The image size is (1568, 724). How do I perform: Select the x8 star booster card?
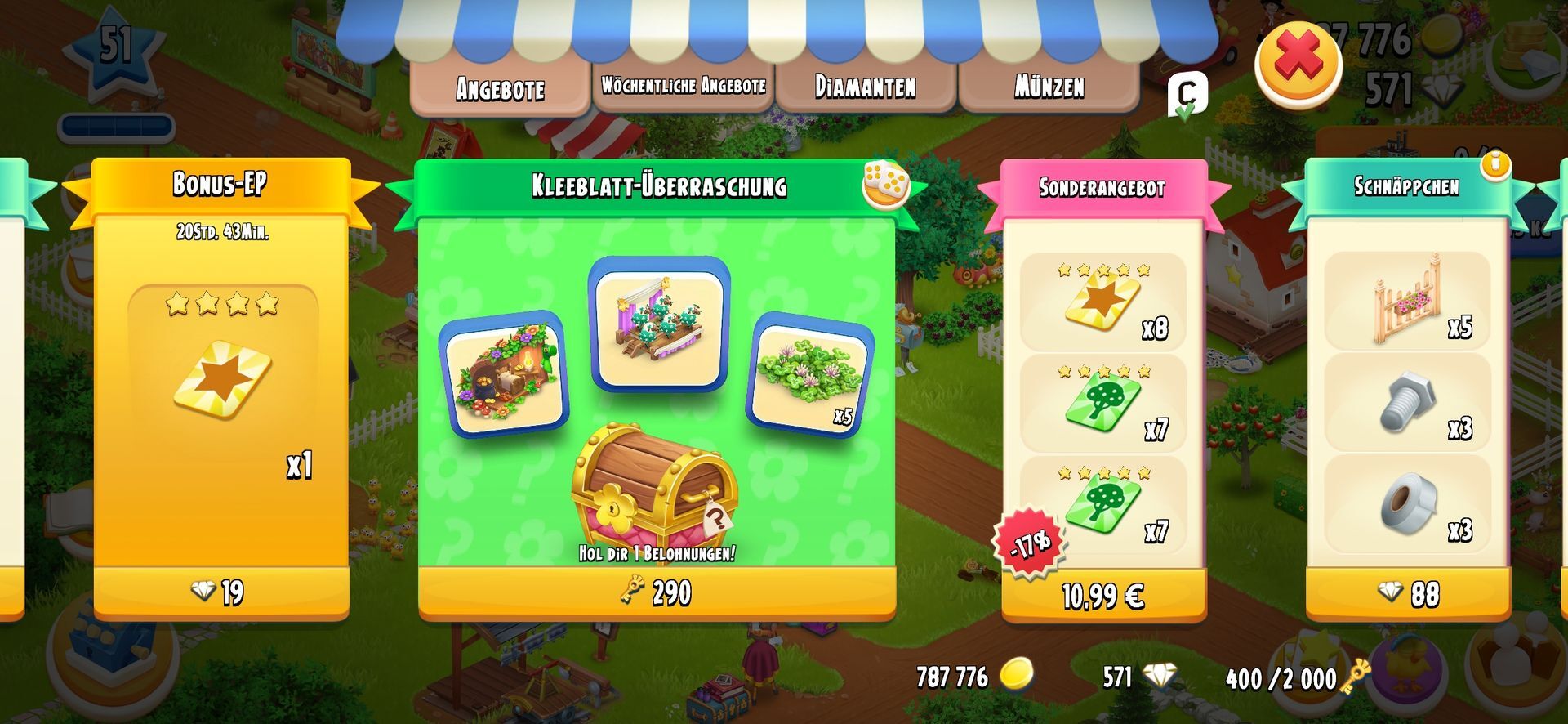coord(1102,302)
